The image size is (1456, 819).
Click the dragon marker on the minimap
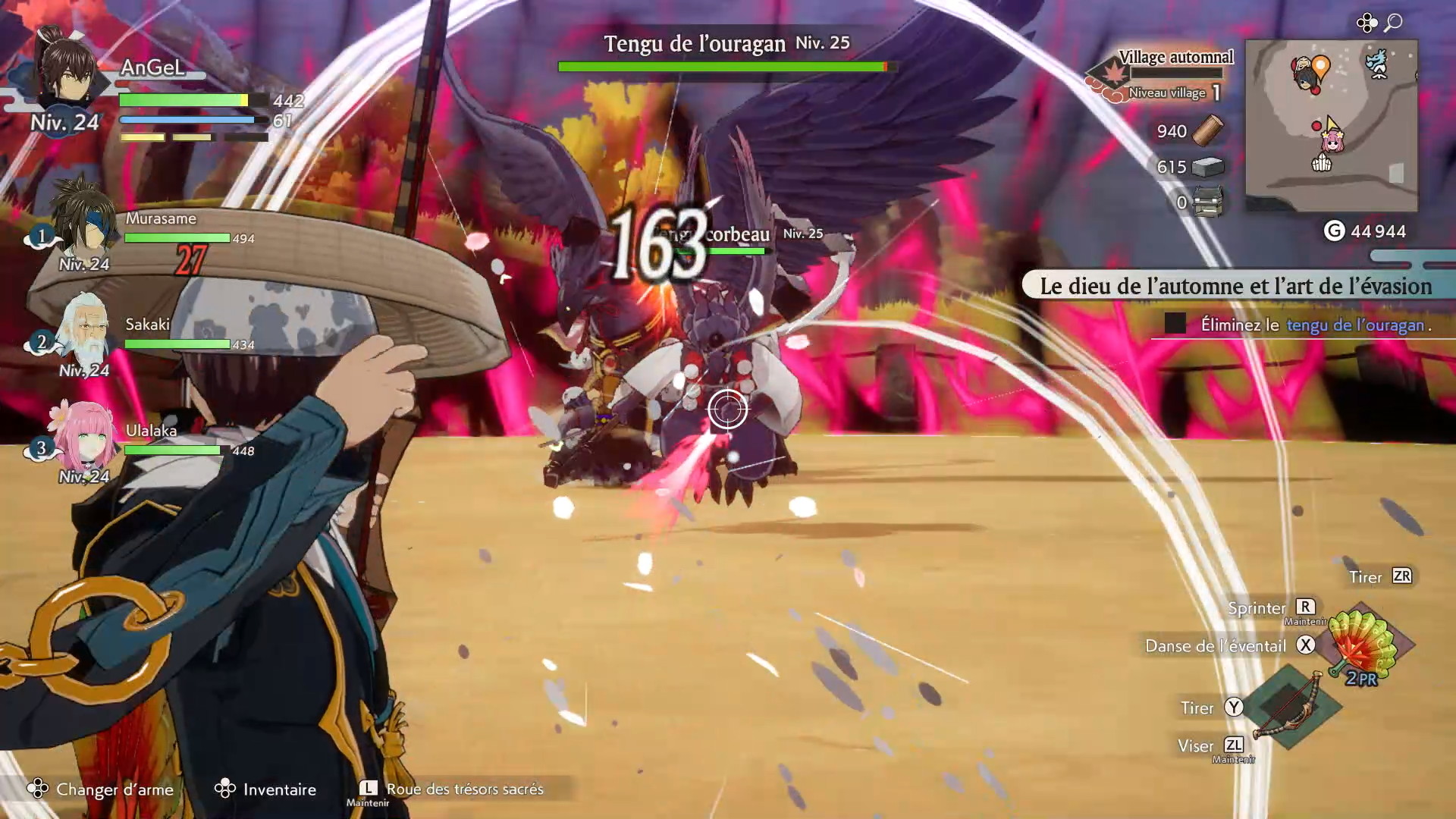point(1377,64)
